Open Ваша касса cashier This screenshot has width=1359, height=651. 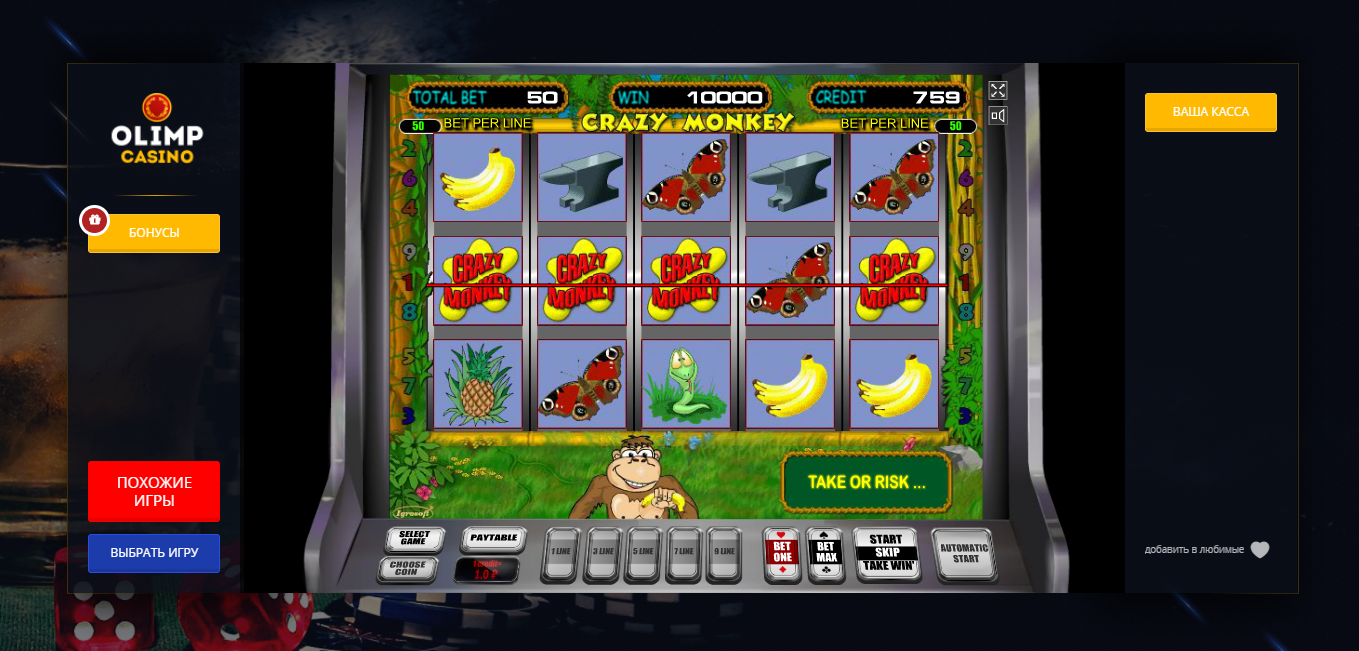coord(1210,112)
